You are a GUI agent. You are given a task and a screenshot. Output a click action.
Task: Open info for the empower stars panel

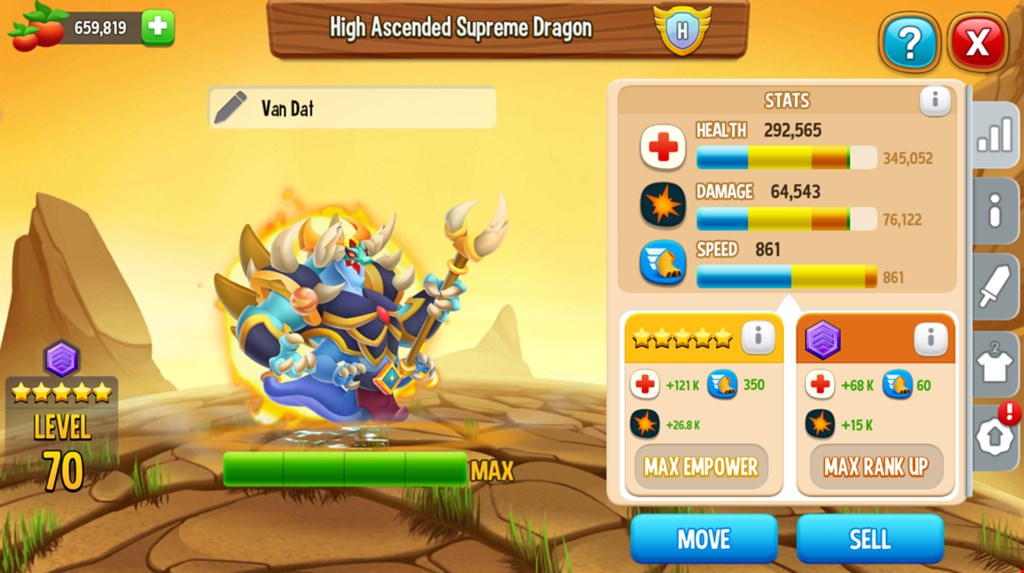[758, 338]
